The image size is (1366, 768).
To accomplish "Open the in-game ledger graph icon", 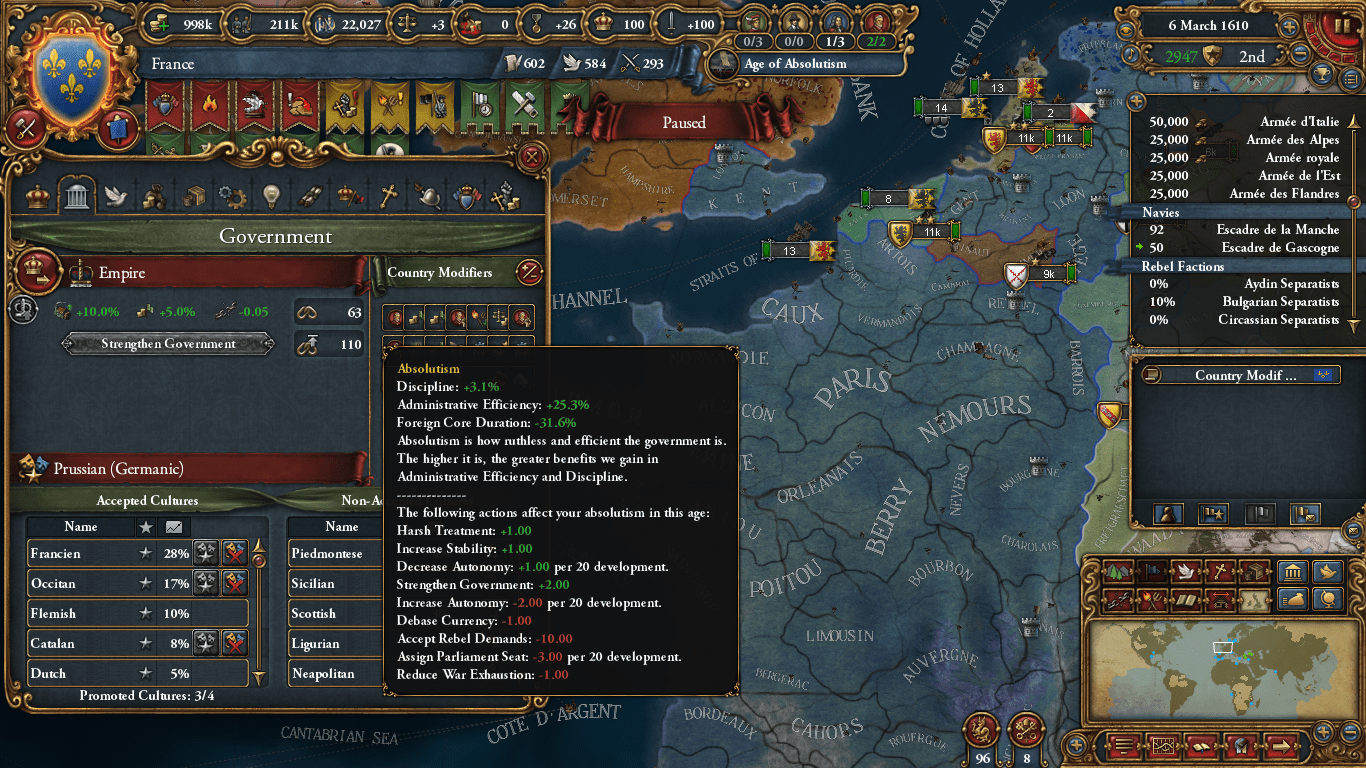I will [1164, 747].
